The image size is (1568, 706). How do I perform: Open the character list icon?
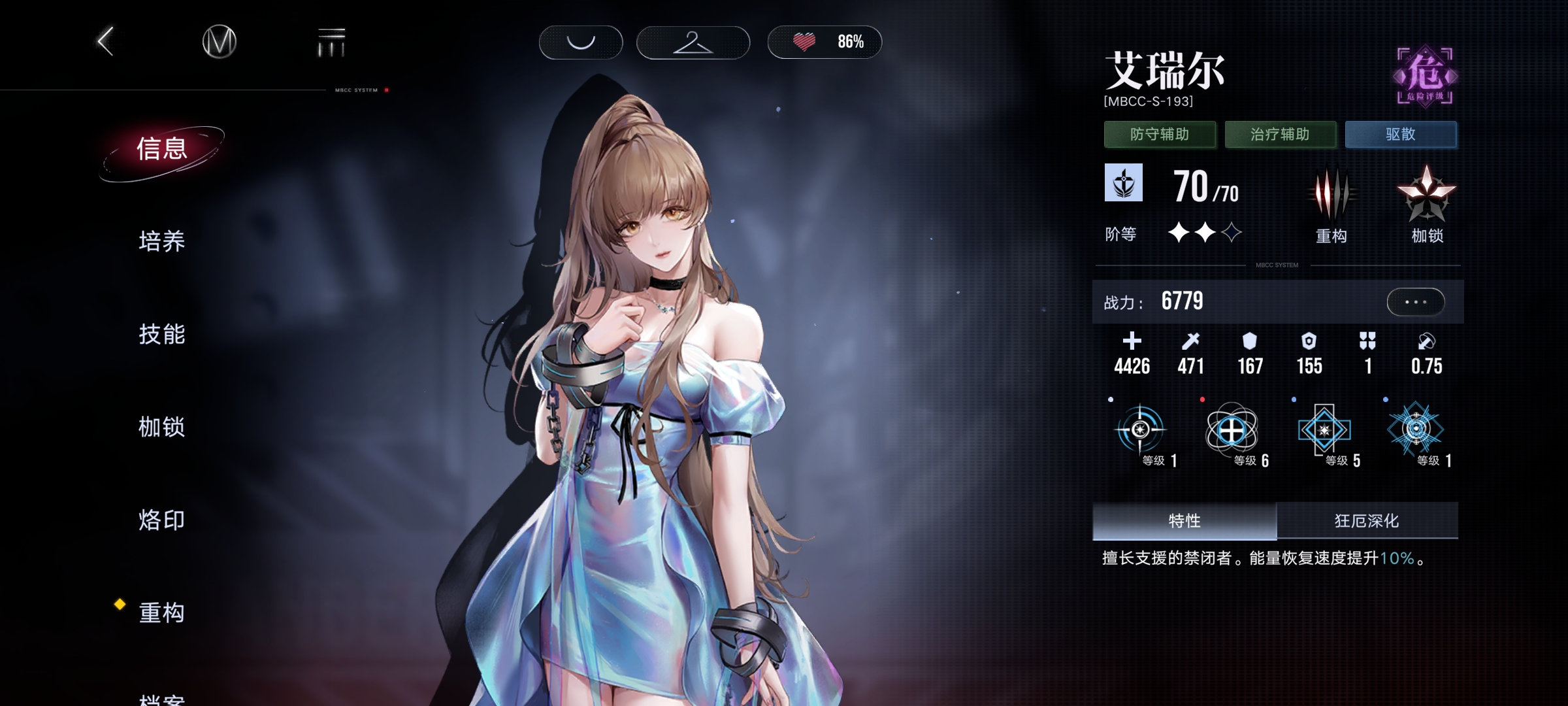(331, 43)
